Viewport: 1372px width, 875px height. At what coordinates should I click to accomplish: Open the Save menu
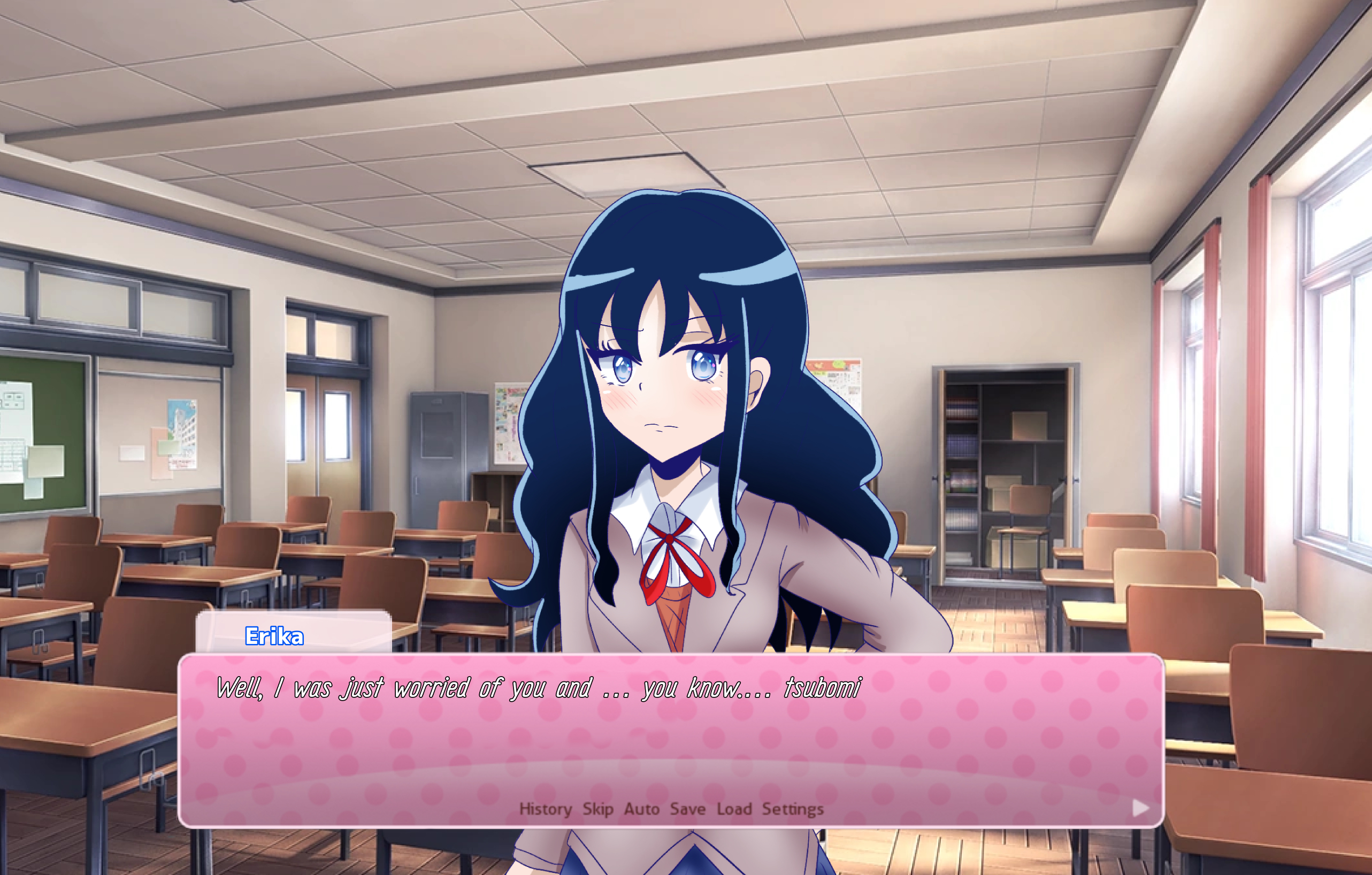(688, 809)
